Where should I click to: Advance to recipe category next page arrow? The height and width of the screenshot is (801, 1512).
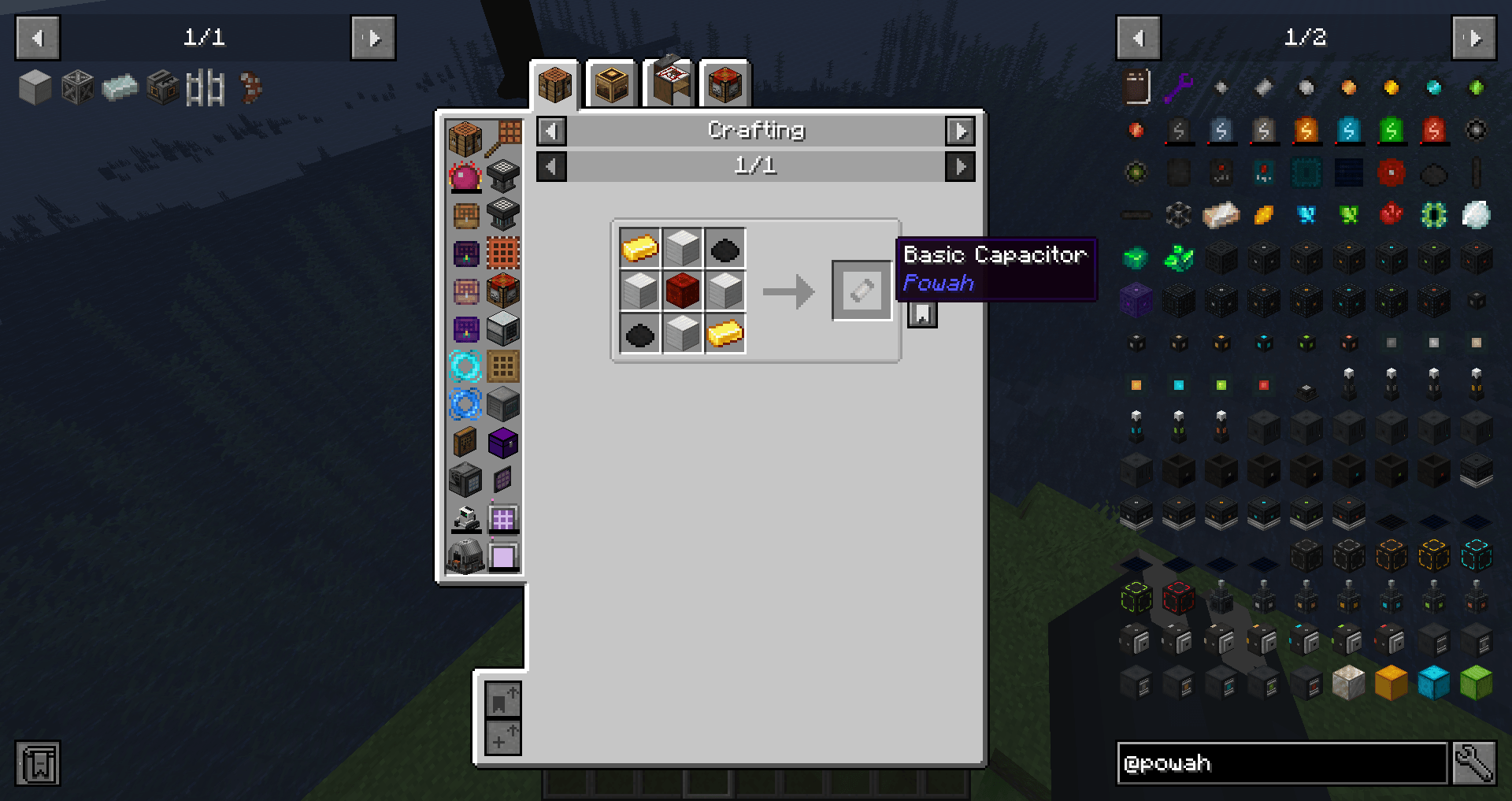960,132
